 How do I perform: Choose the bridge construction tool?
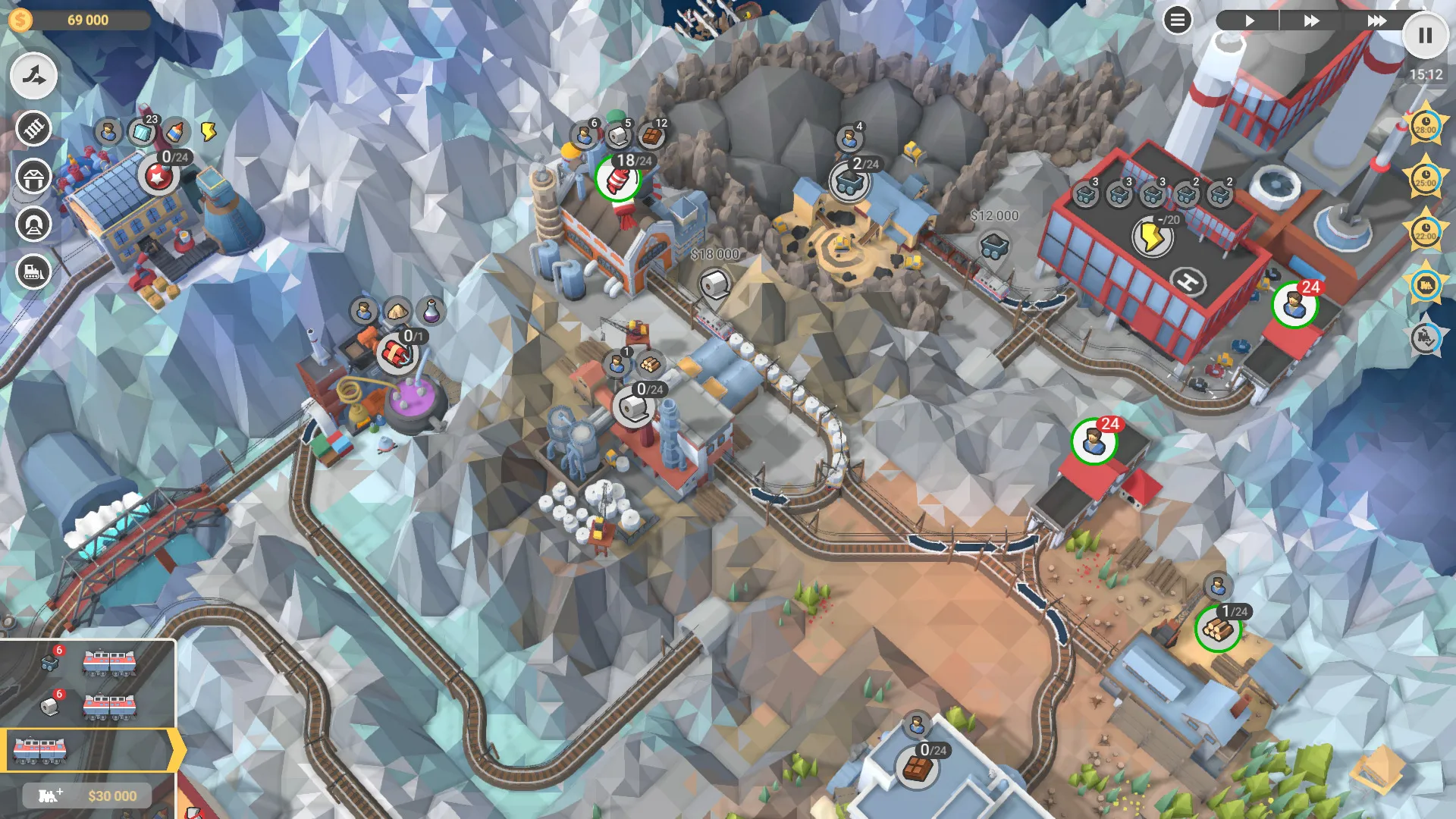[x=33, y=177]
